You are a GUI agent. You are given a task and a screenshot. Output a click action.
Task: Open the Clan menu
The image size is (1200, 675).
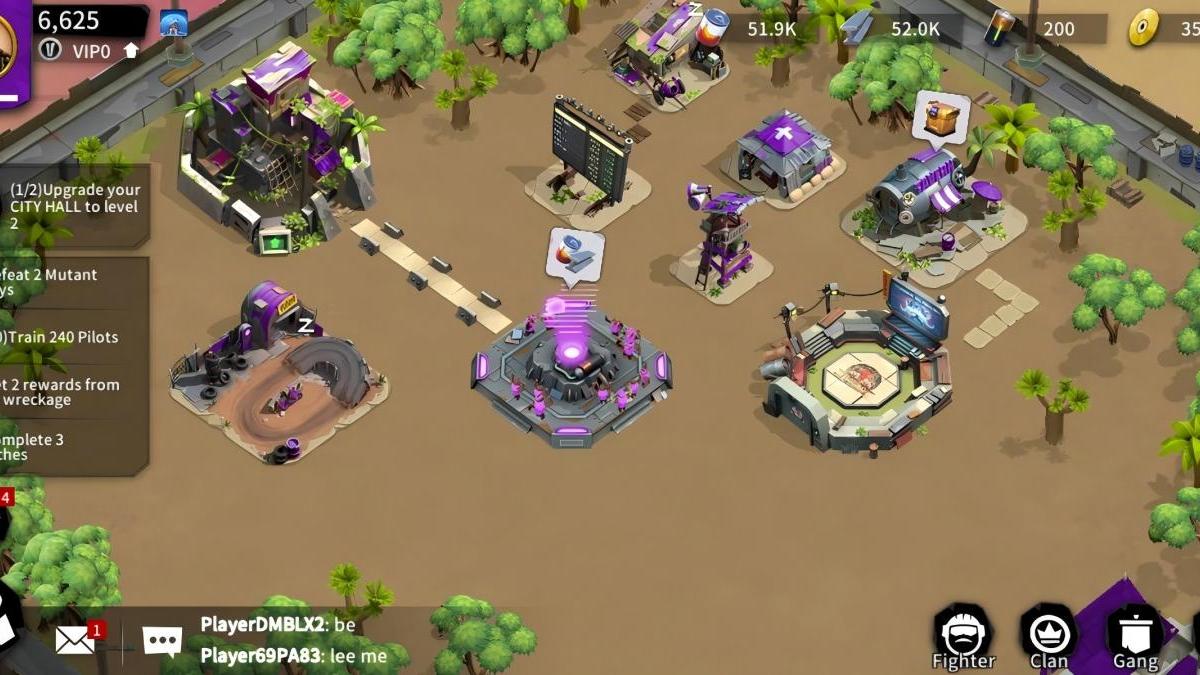coord(1048,637)
